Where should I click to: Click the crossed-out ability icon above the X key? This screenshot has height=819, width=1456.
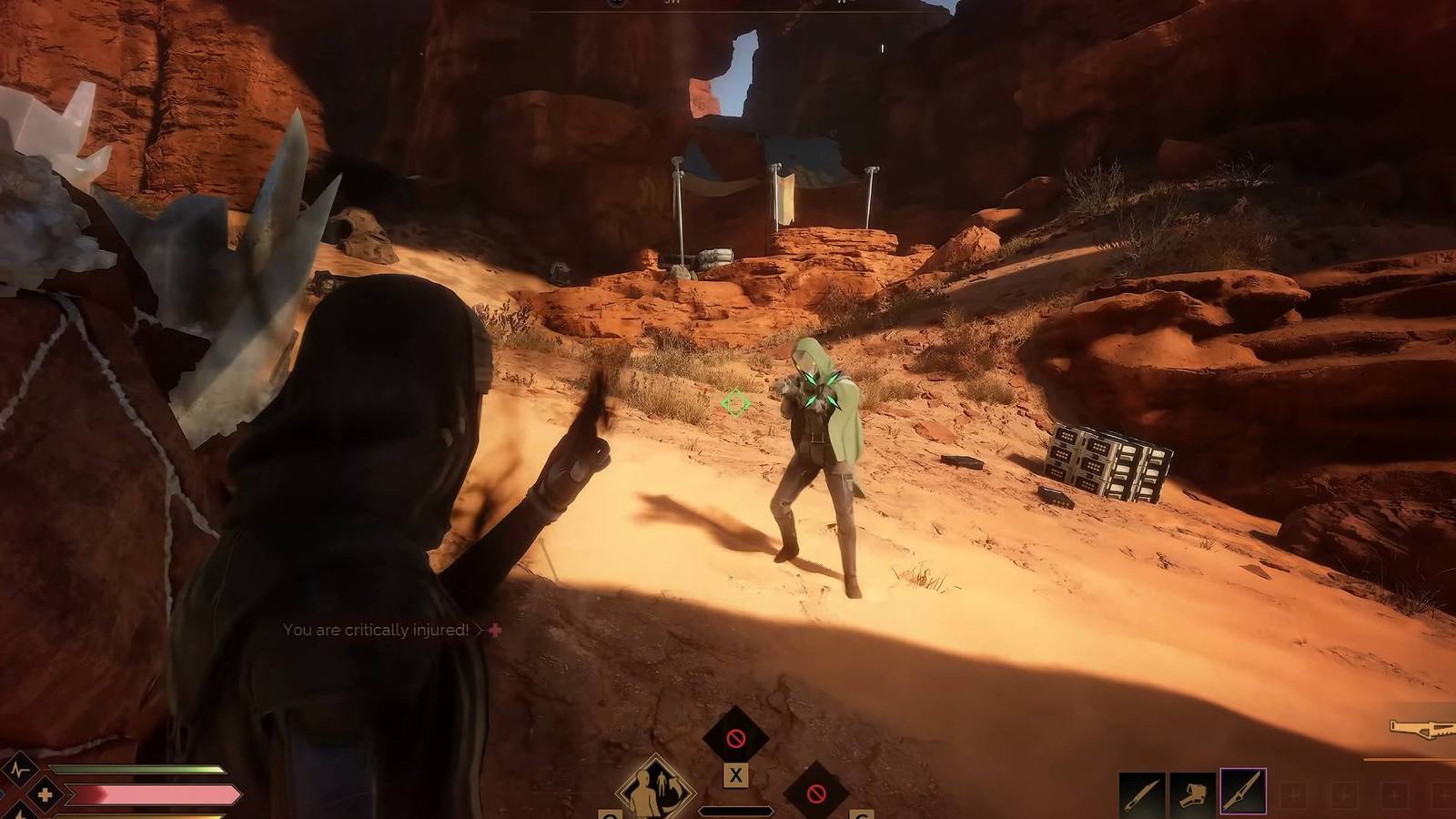(736, 735)
